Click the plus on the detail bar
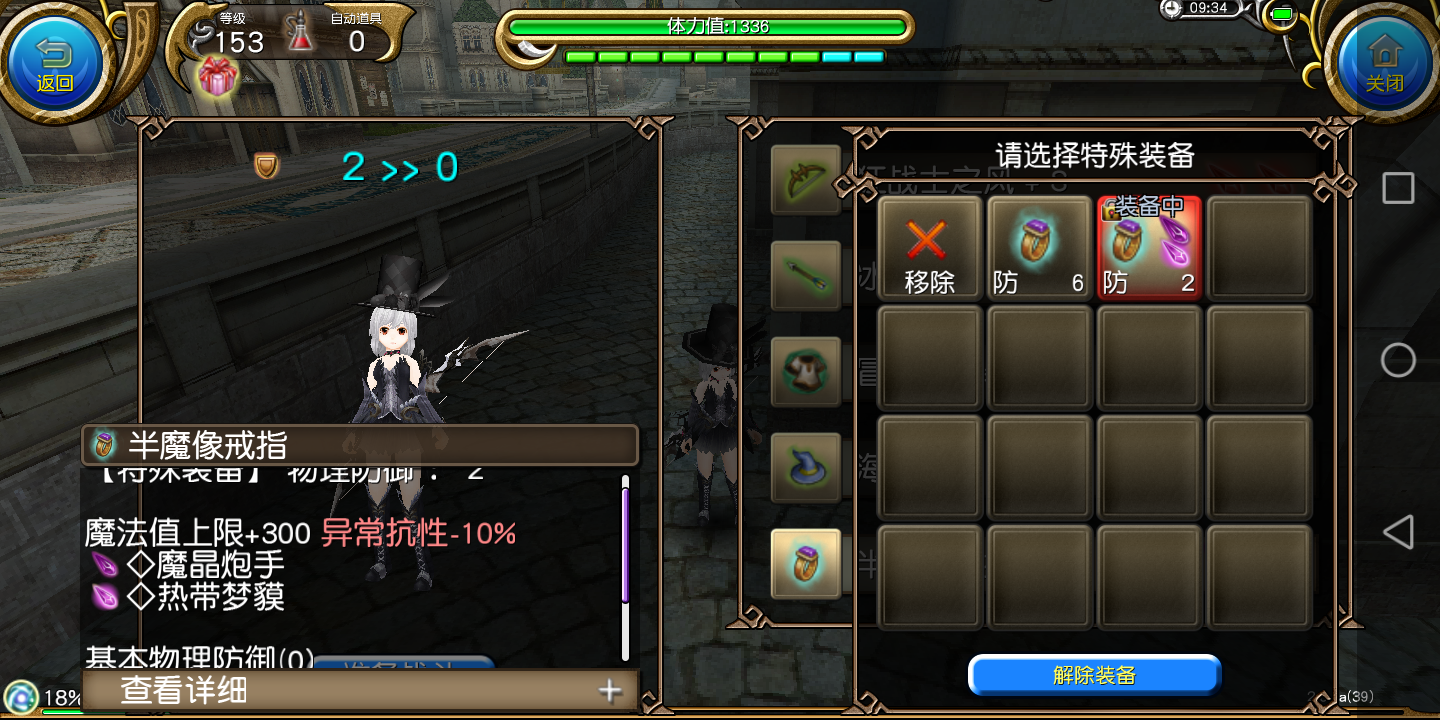Viewport: 1440px width, 720px height. (x=608, y=690)
